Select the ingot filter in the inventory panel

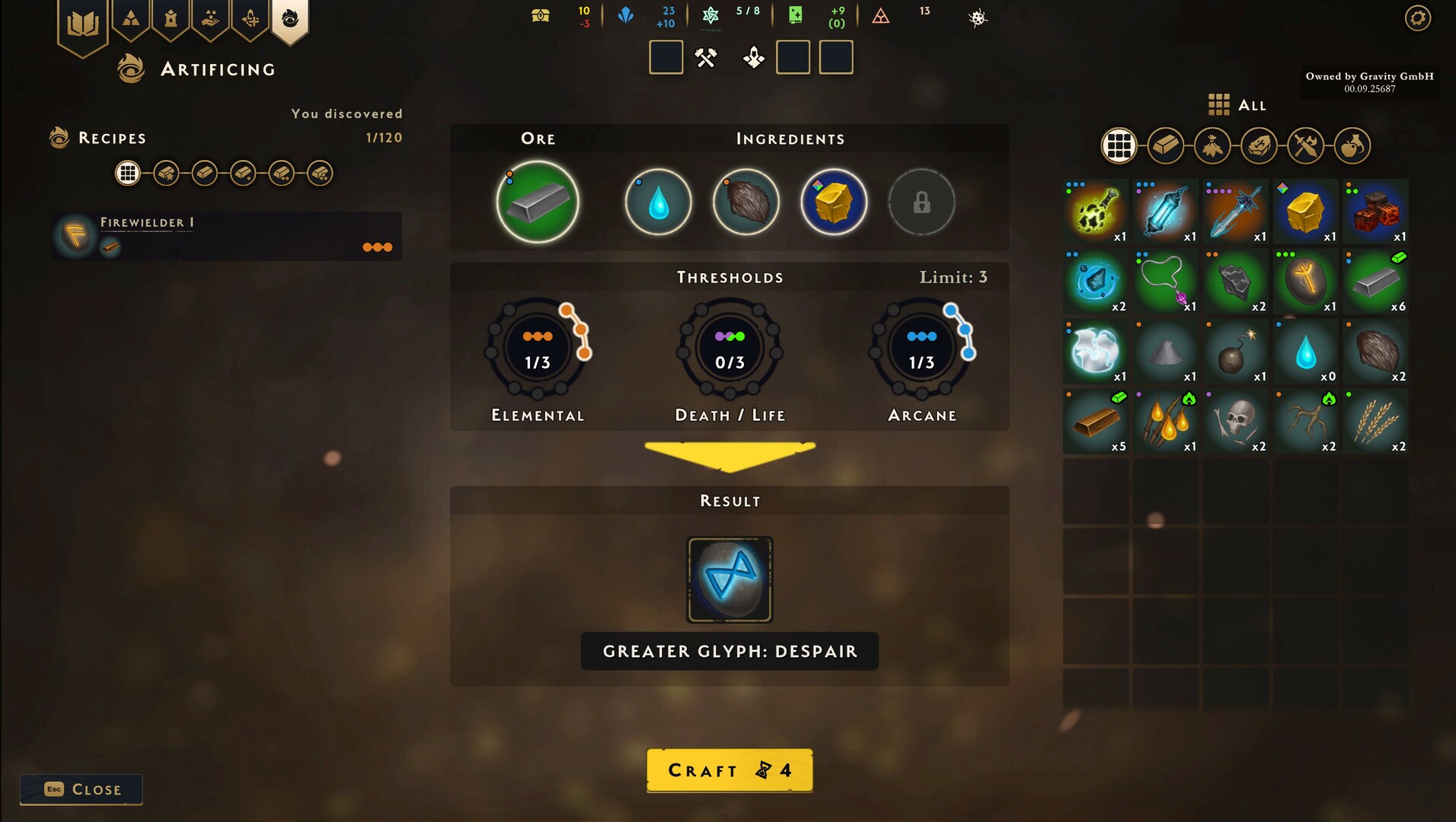tap(1165, 145)
